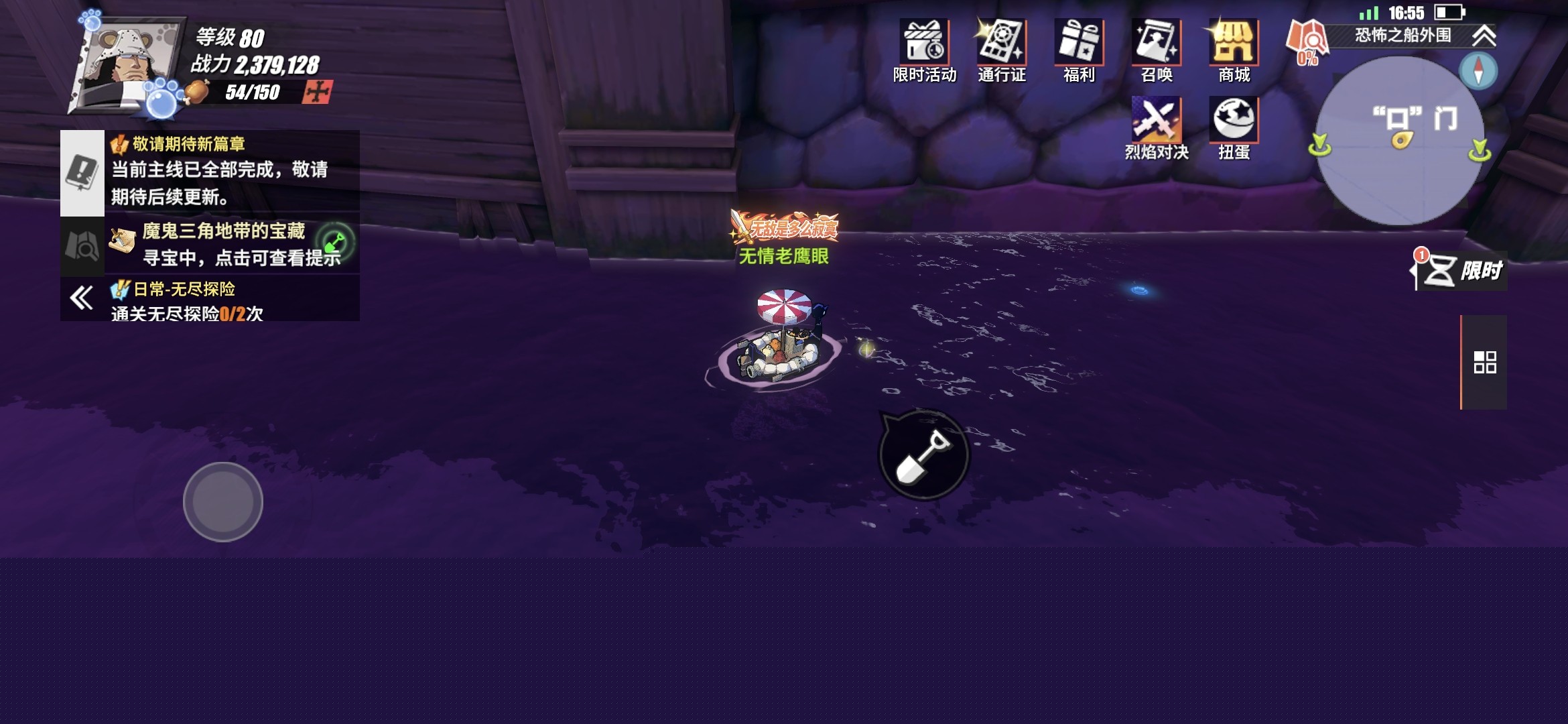
Task: Collapse the top menu with the double-chevron arrow
Action: tap(1484, 36)
